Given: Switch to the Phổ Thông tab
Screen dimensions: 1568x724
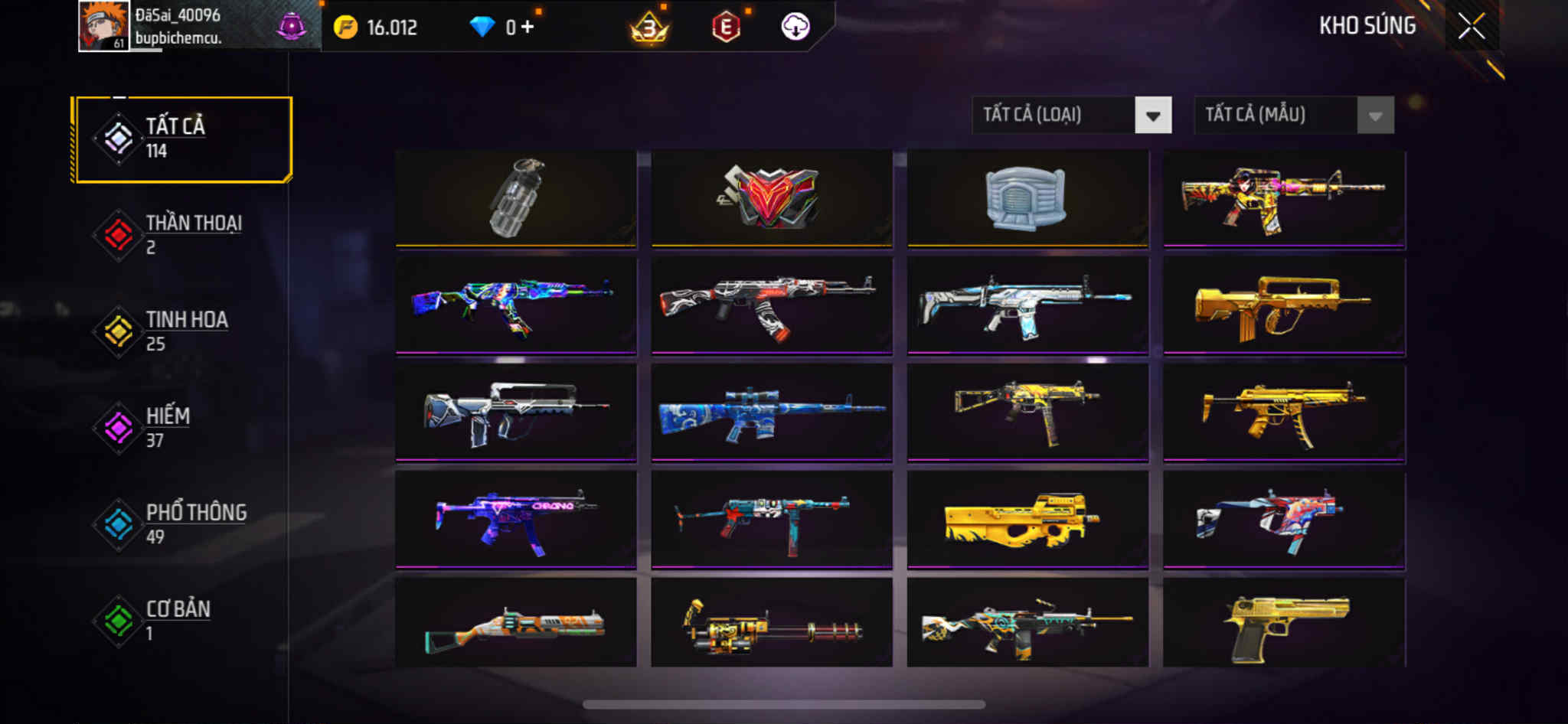Looking at the screenshot, I should click(183, 524).
